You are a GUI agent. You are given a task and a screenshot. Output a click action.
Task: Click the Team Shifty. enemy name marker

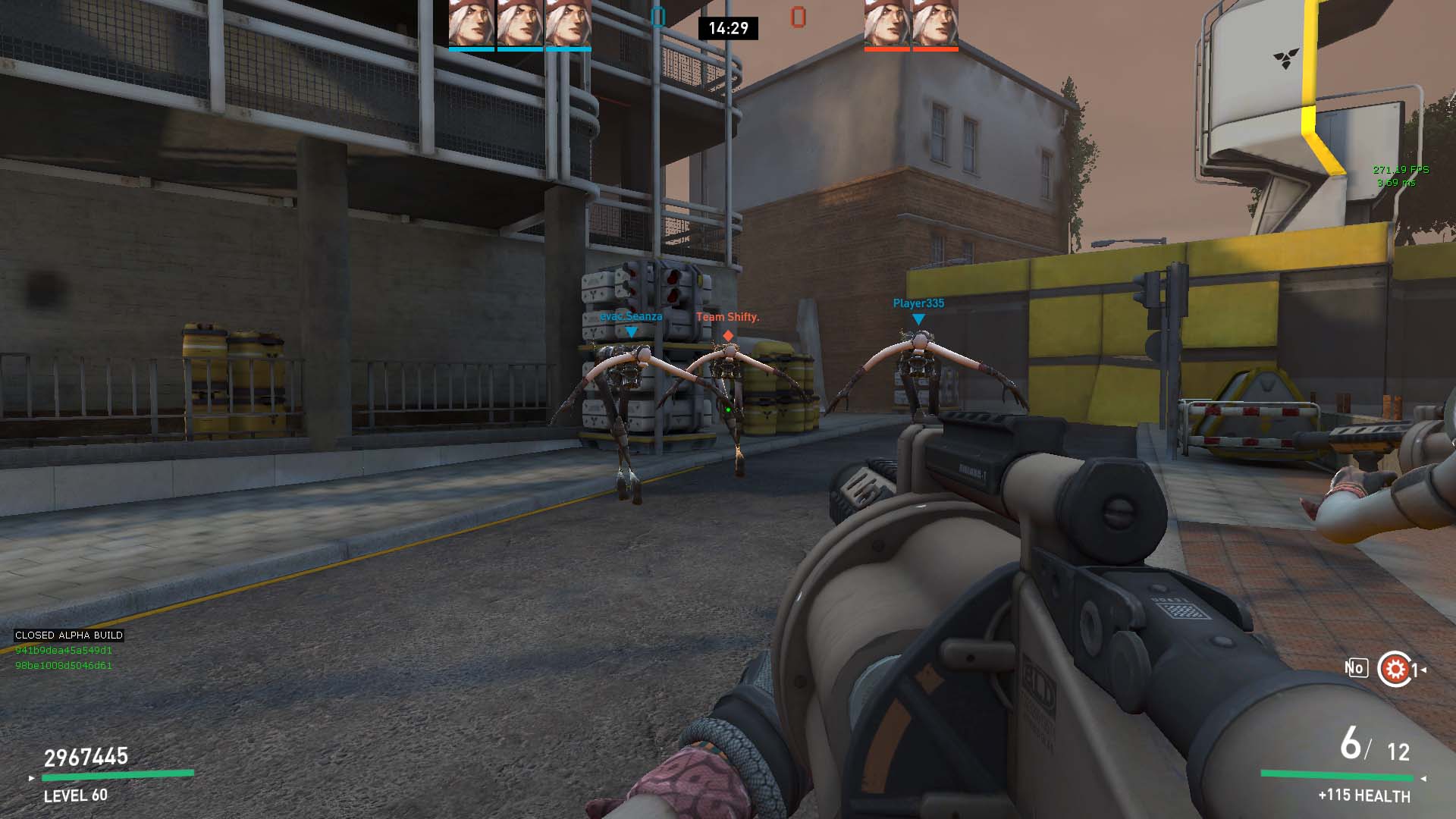[727, 317]
